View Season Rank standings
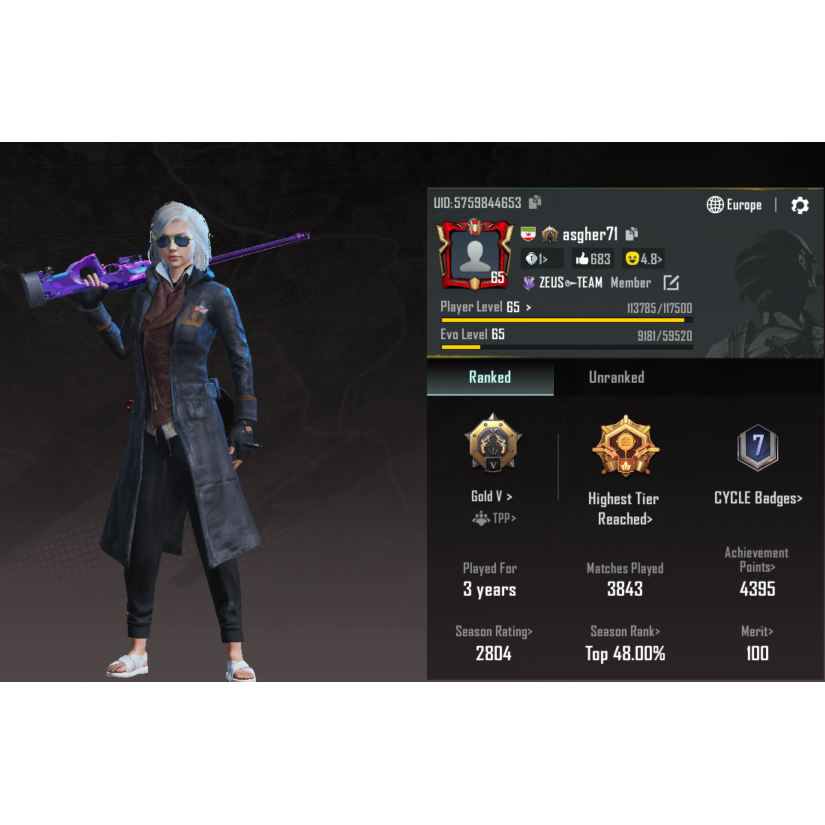 pyautogui.click(x=625, y=631)
